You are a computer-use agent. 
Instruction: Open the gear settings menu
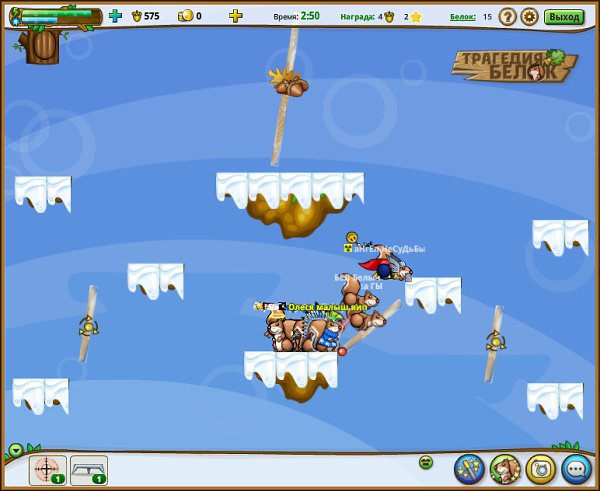(x=529, y=16)
